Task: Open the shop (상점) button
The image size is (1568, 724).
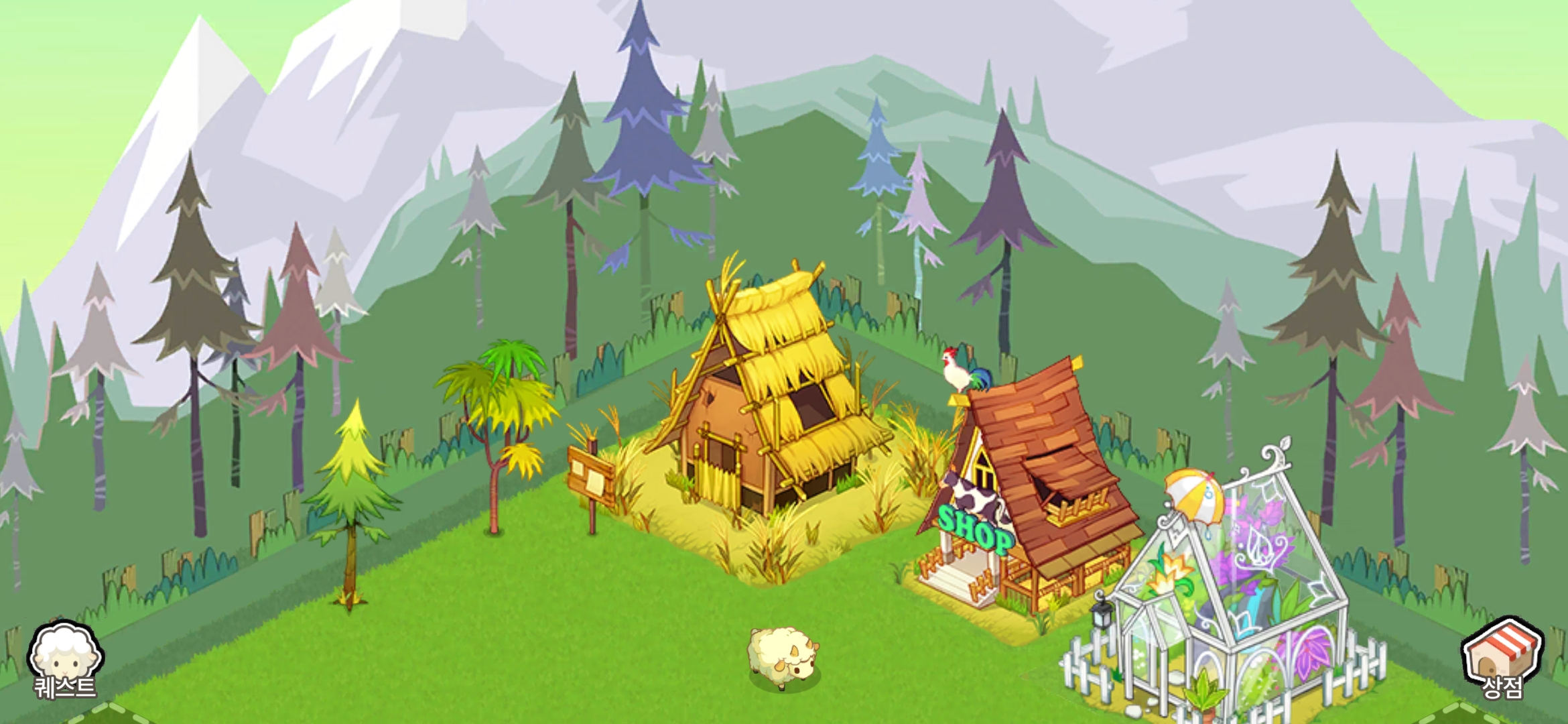Action: point(1502,659)
